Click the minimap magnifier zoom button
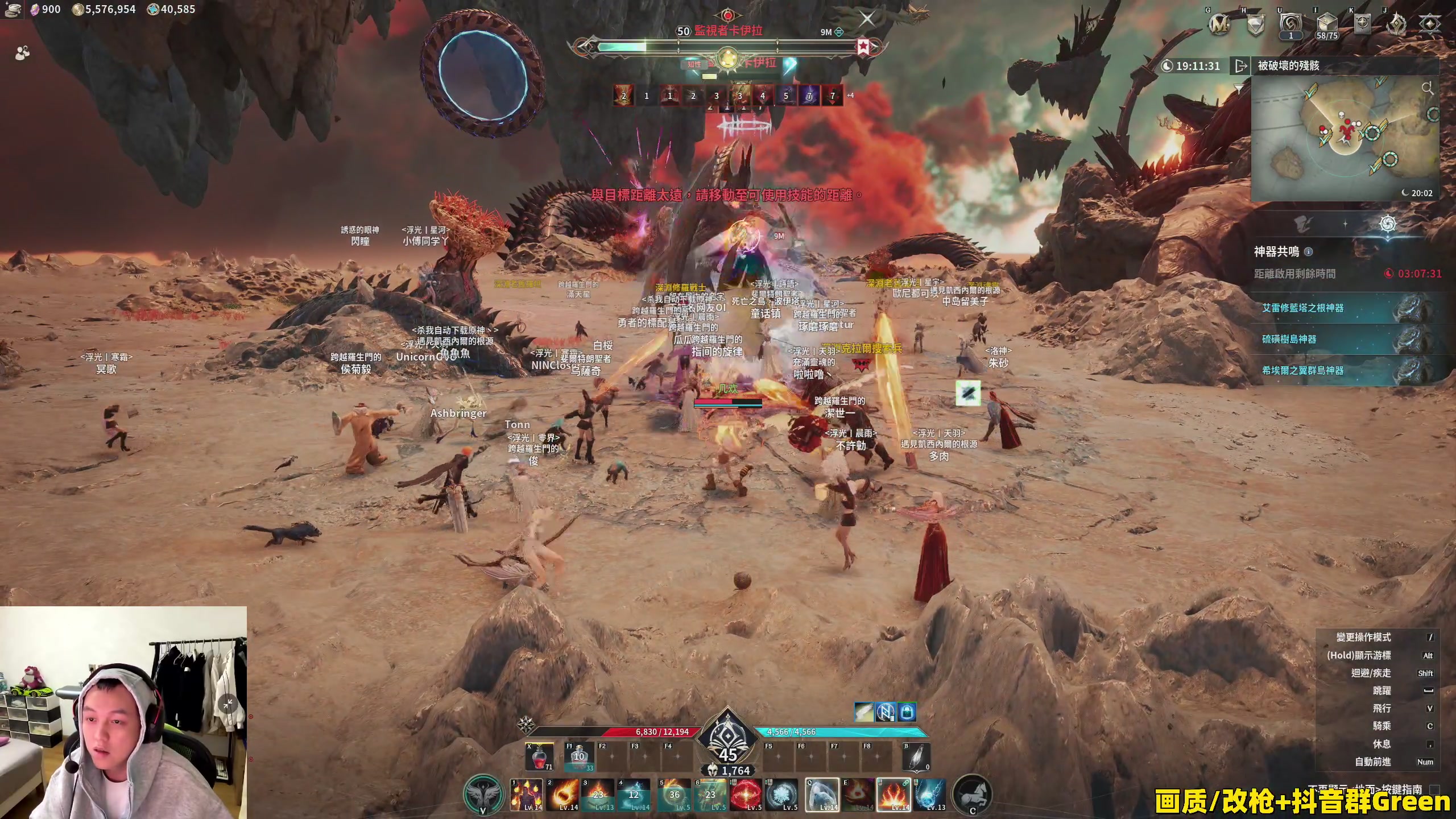Image resolution: width=1456 pixels, height=819 pixels. [x=1427, y=88]
